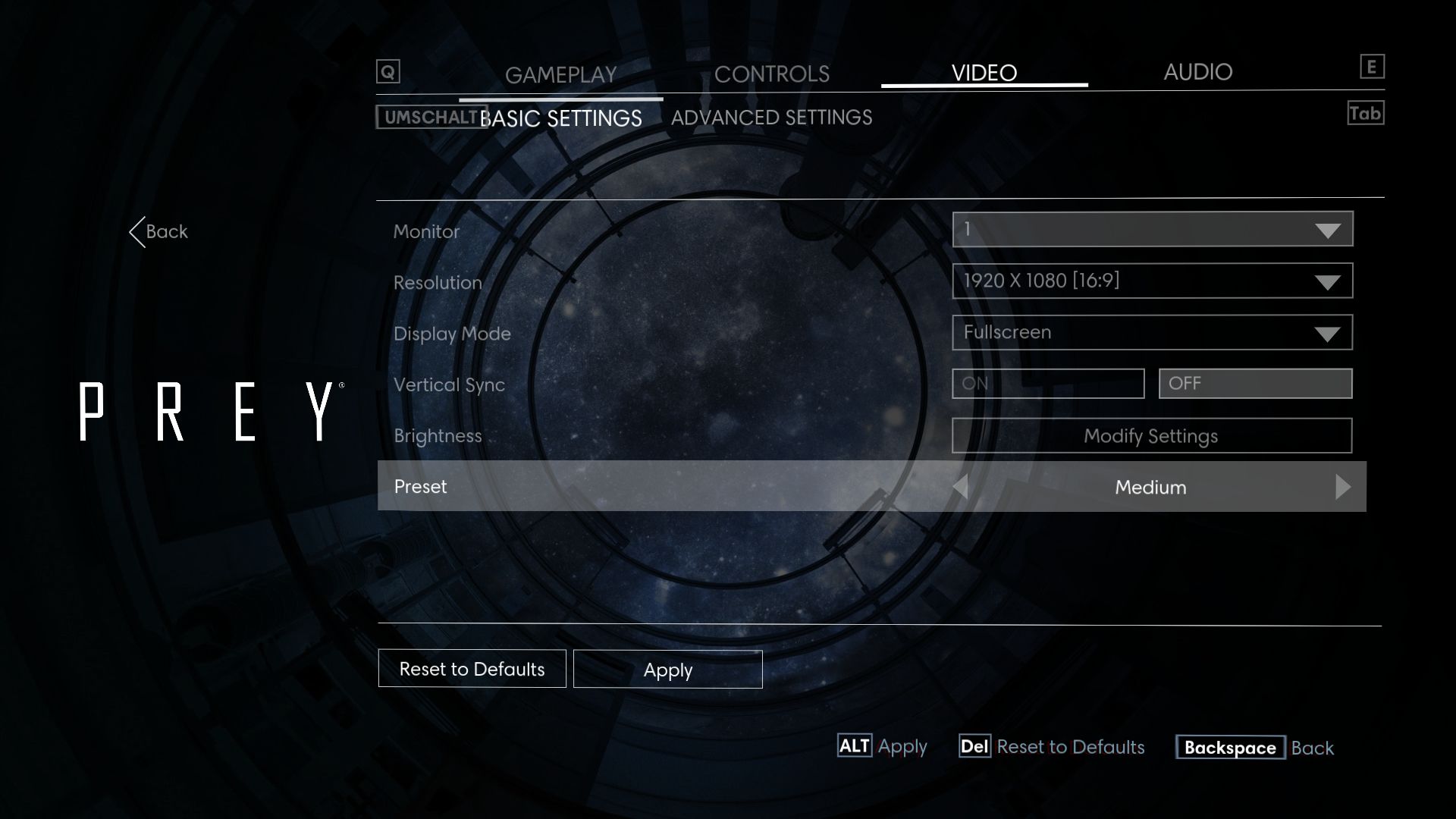Show the Basic Settings sub-tab
The width and height of the screenshot is (1456, 819).
point(561,118)
